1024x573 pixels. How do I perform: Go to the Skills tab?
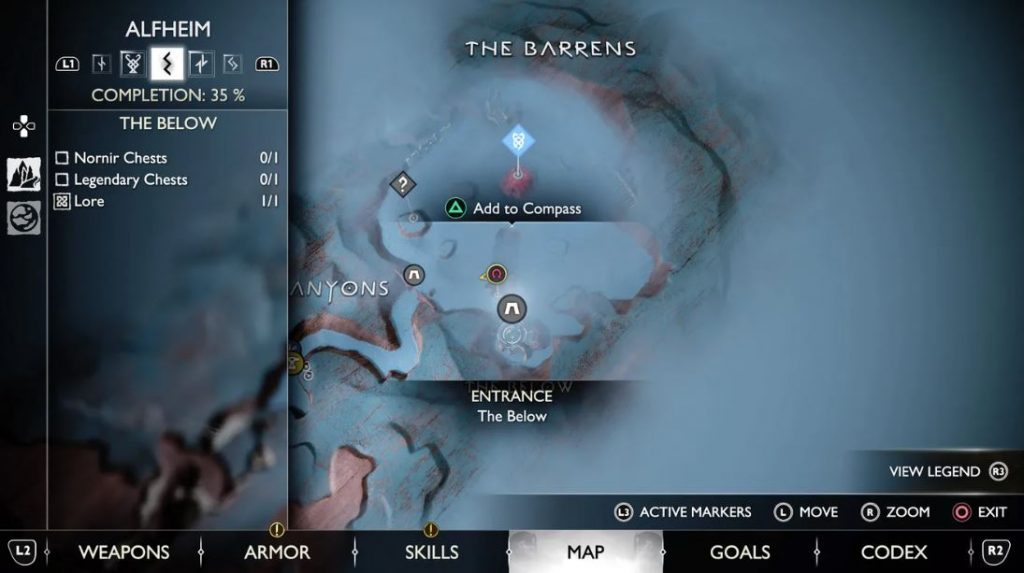(x=431, y=552)
